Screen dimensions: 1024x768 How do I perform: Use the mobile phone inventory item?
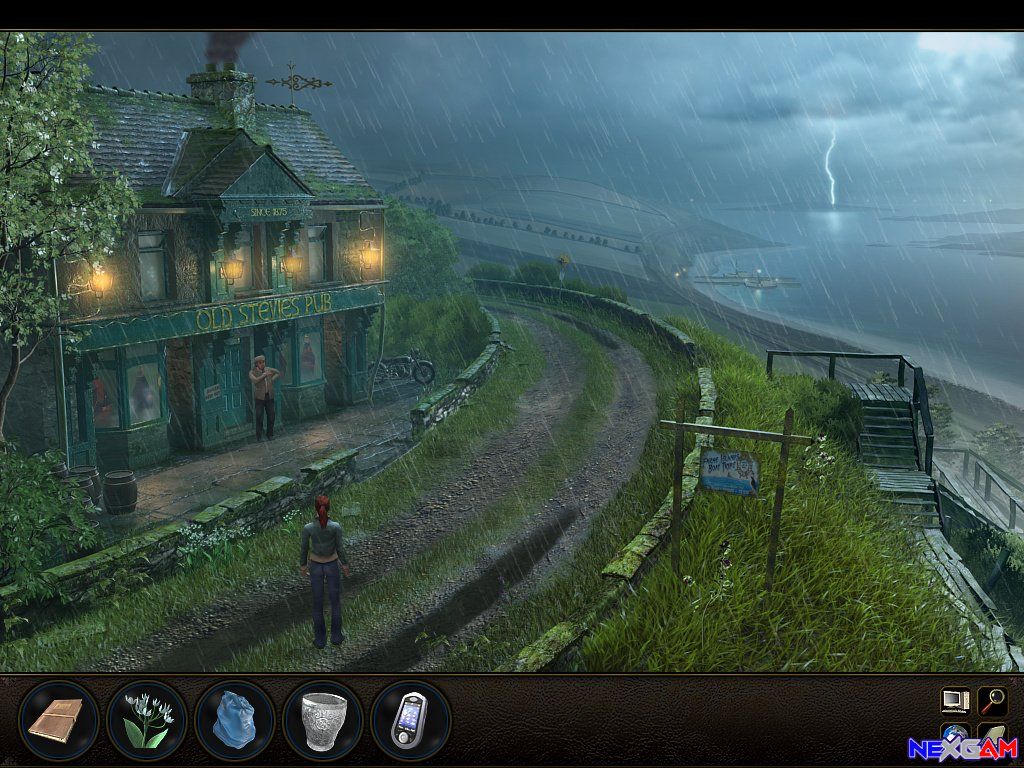(411, 720)
